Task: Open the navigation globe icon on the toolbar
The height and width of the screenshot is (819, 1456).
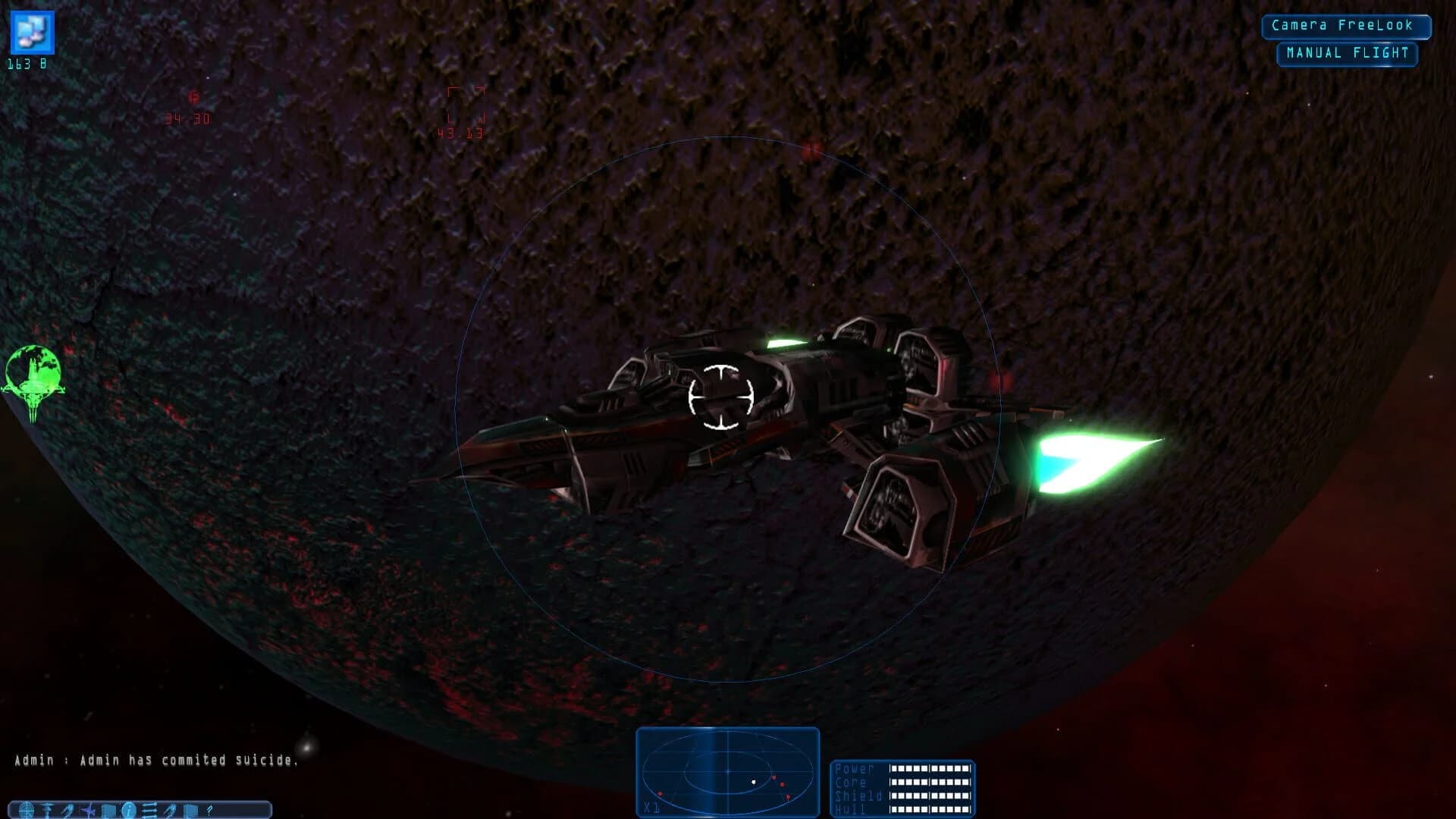Action: 26,810
